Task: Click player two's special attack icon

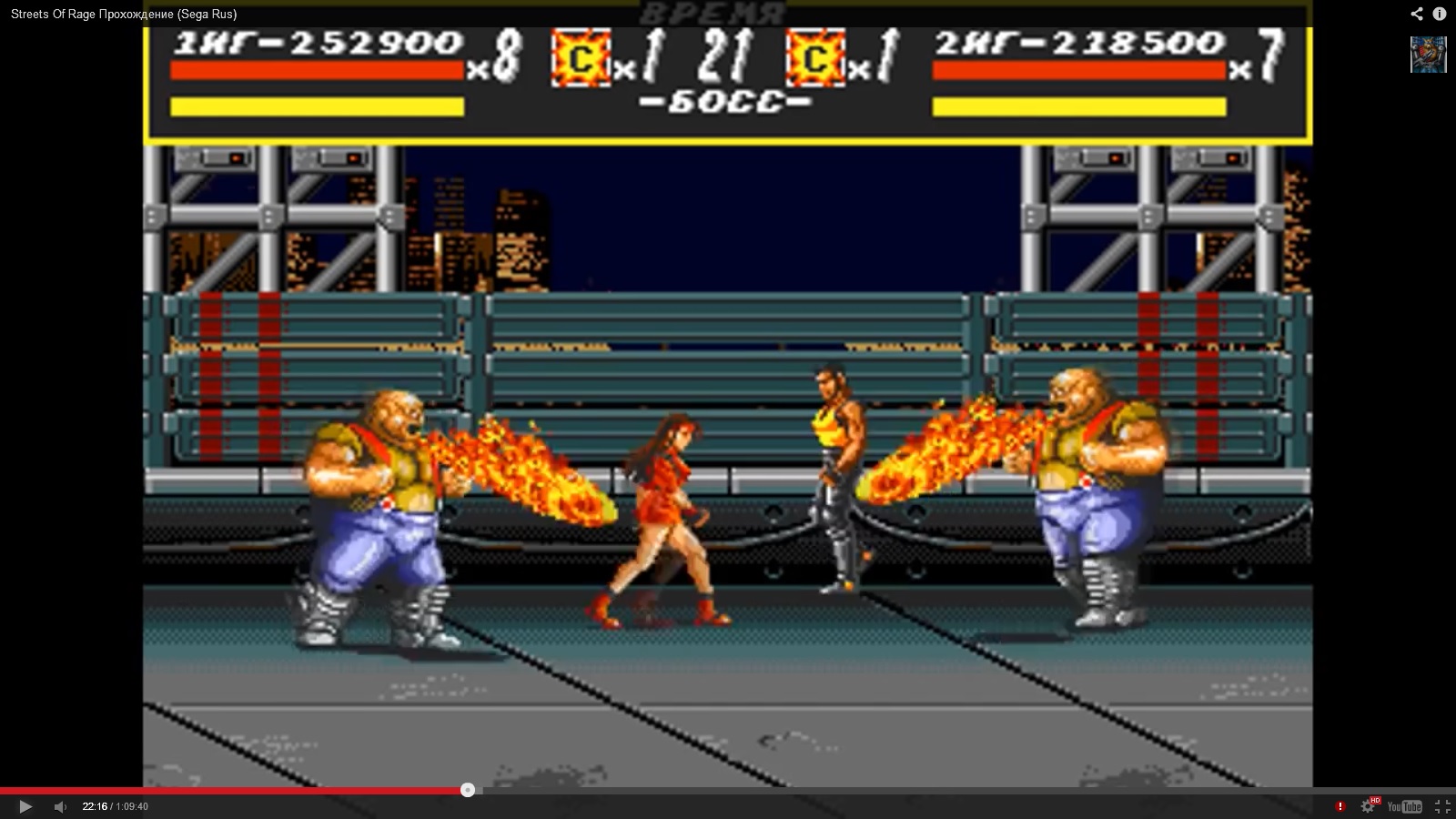Action: (815, 59)
